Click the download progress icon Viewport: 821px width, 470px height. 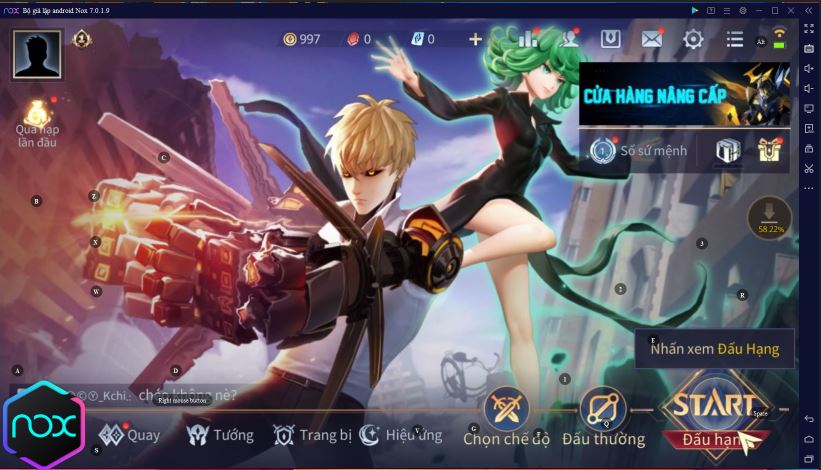(x=770, y=217)
